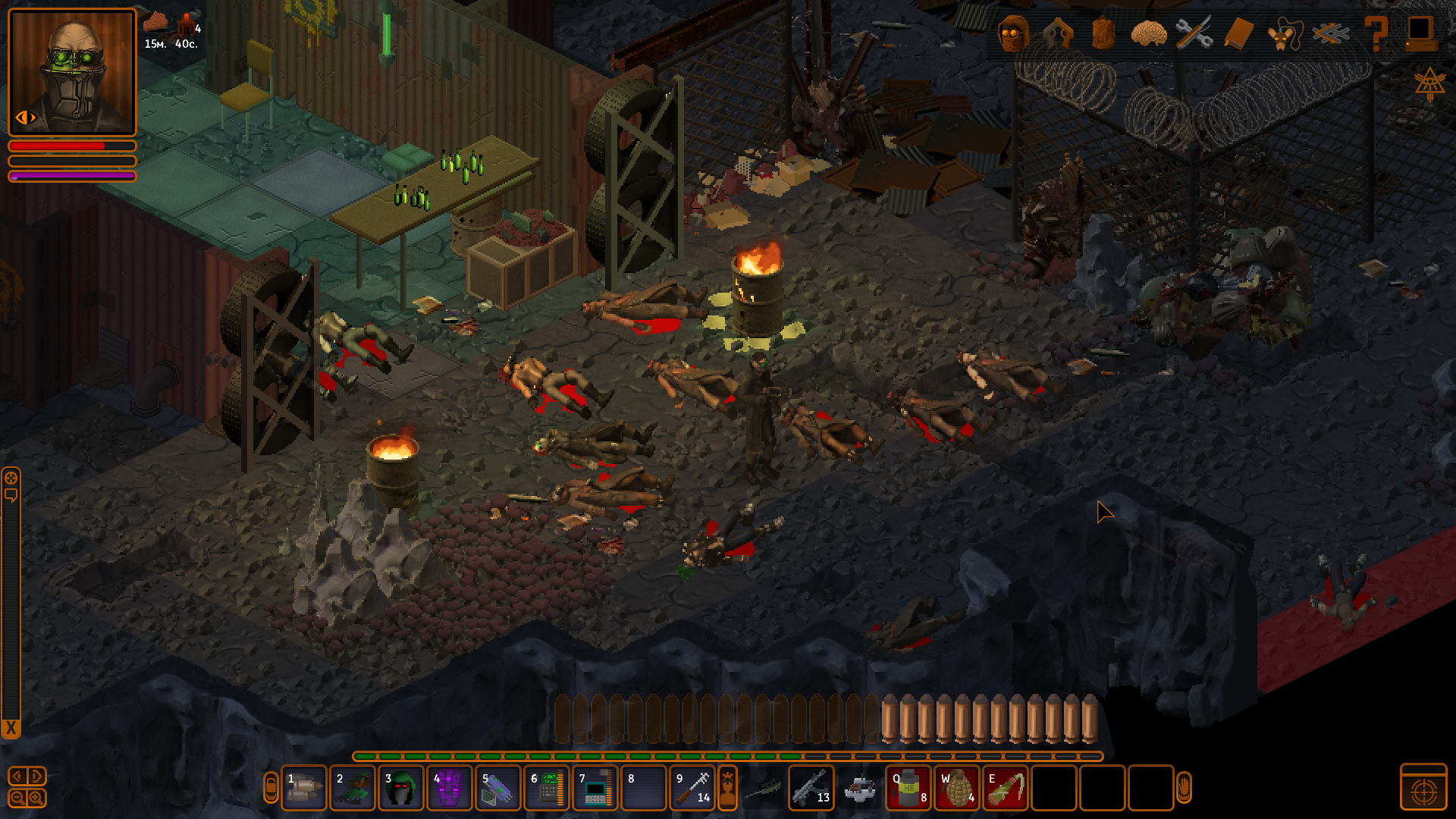Viewport: 1456px width, 819px height.
Task: Select the assault rifle weapon with 13 rounds
Action: [x=811, y=789]
